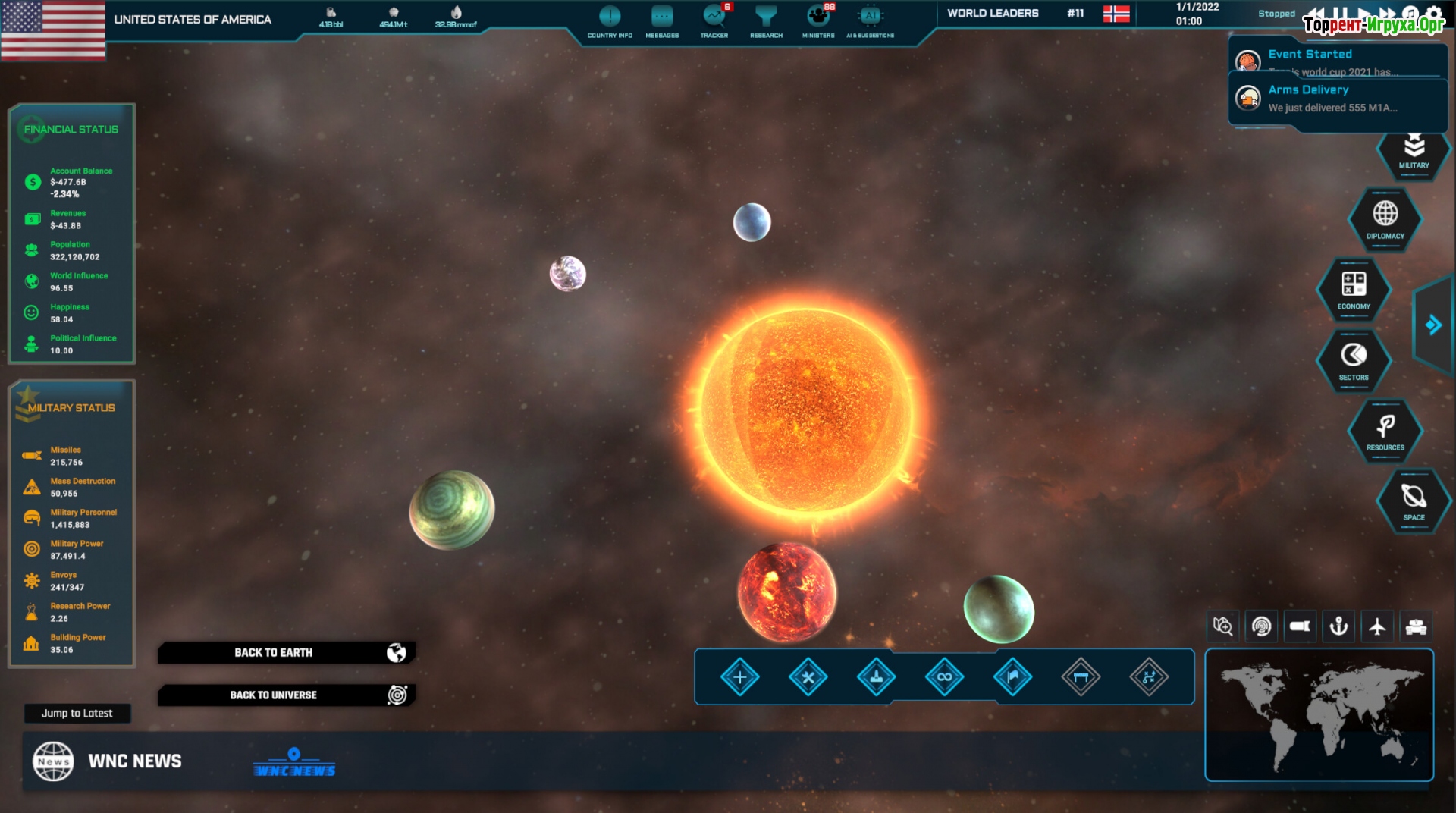Return to the universe view

287,695
